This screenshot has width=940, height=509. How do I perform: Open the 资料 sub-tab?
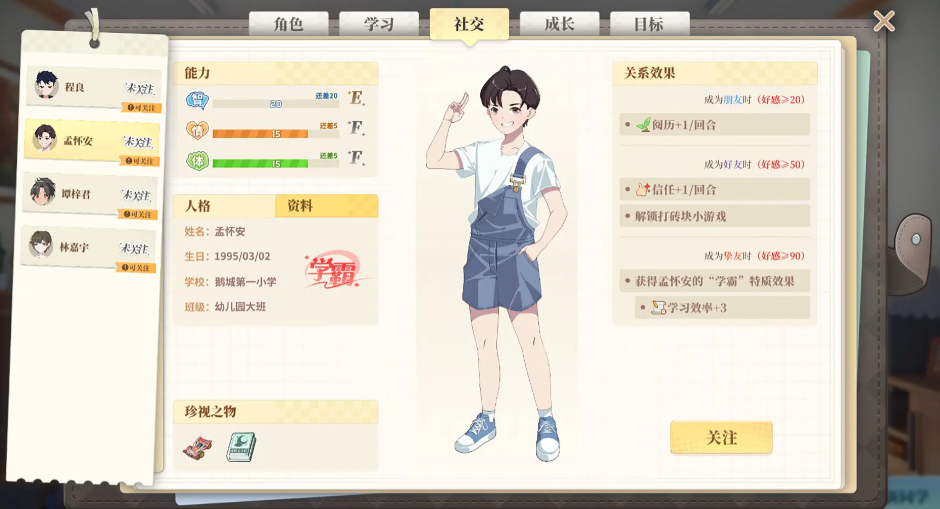coord(326,206)
